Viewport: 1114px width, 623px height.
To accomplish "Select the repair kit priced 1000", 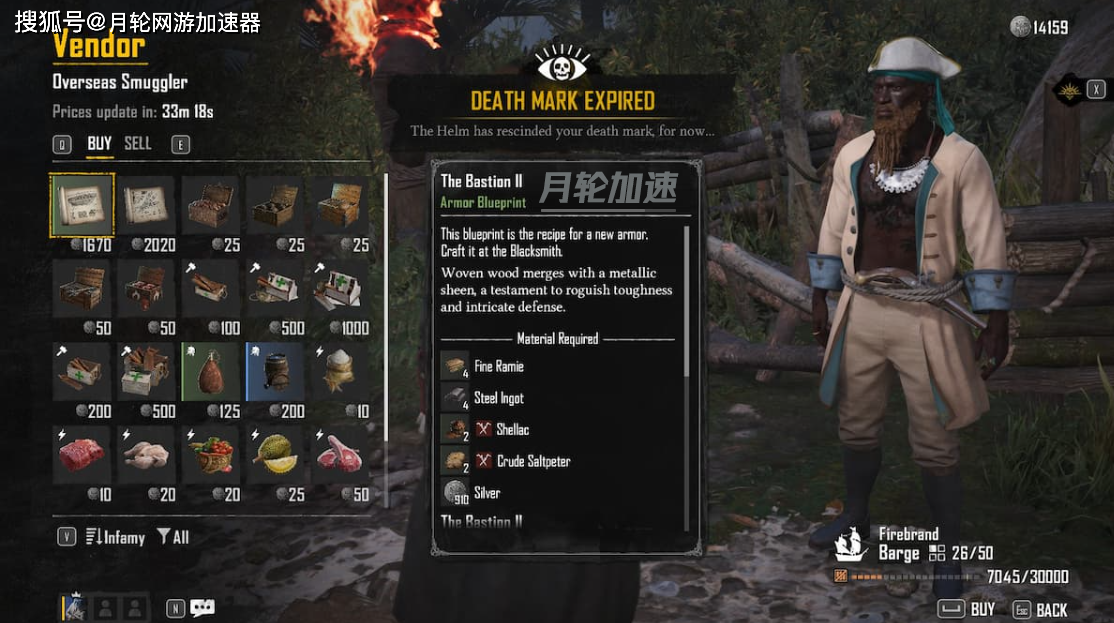I will tap(338, 290).
